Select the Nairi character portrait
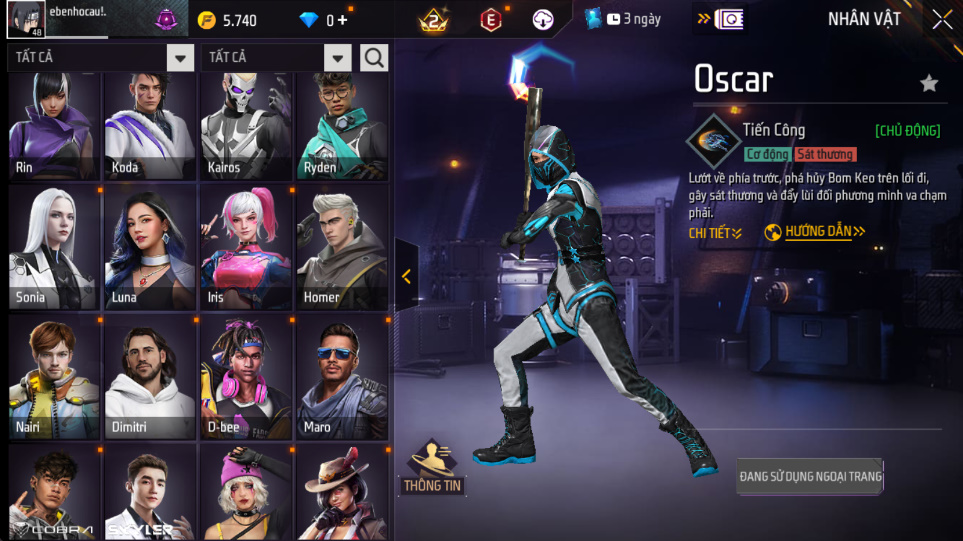Viewport: 963px width, 541px height. pos(55,377)
